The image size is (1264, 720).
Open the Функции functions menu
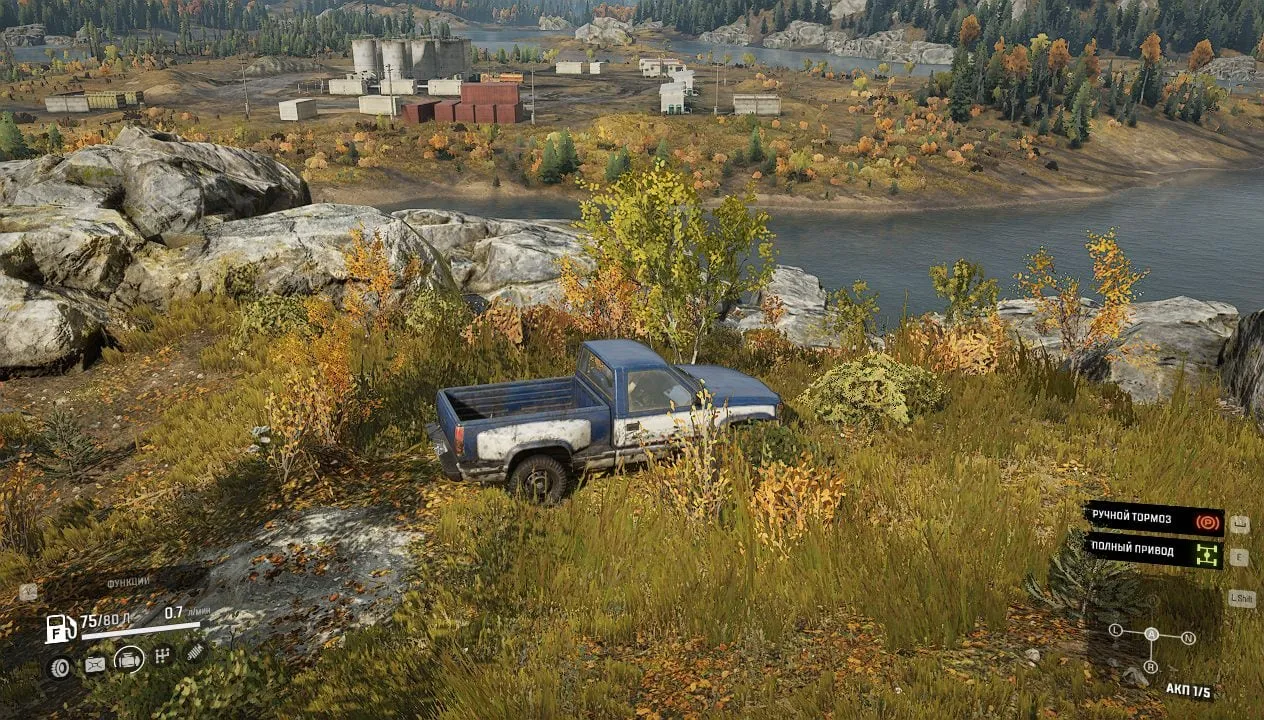coord(128,582)
